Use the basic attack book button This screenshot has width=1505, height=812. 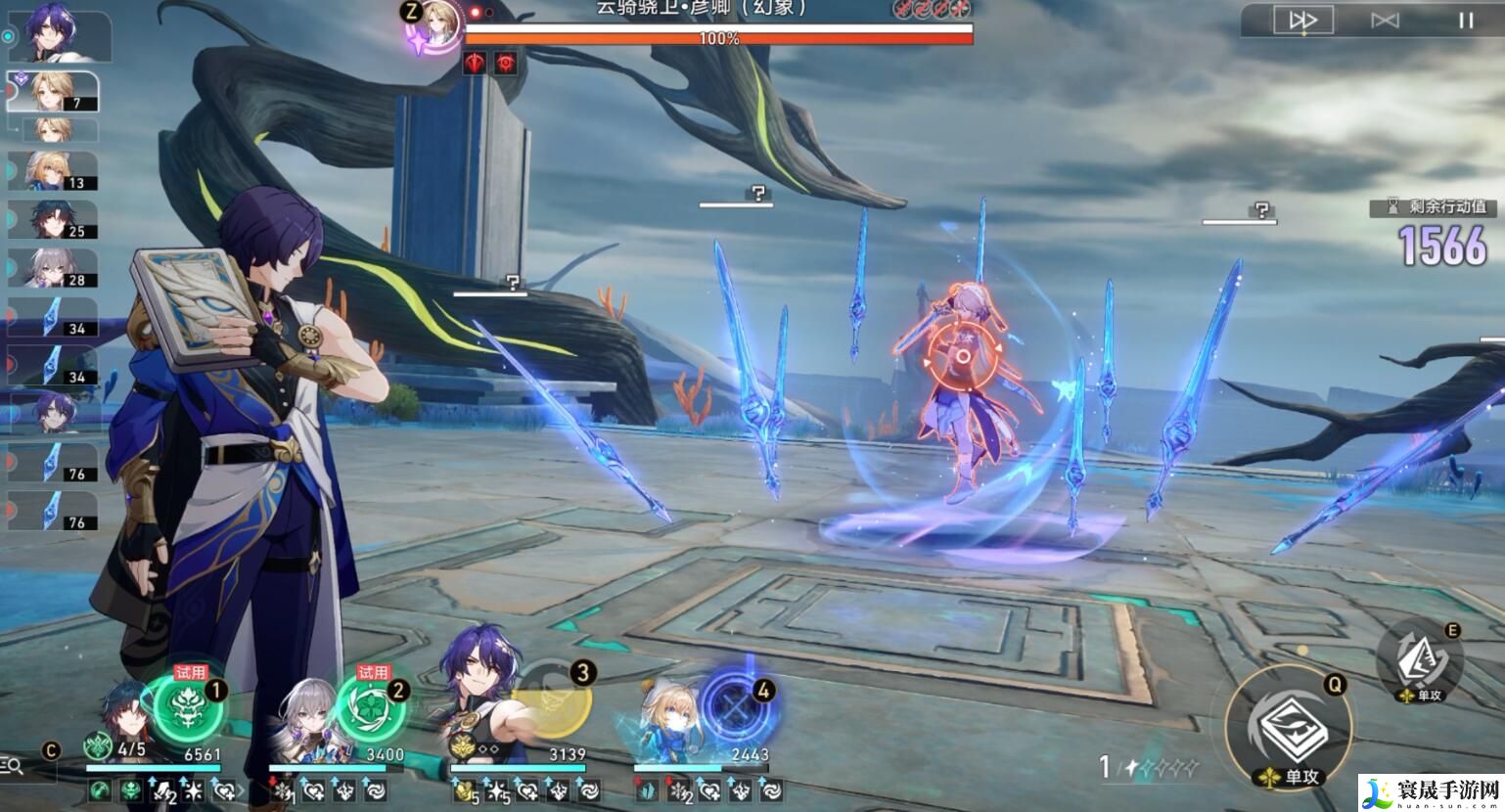point(1287,726)
